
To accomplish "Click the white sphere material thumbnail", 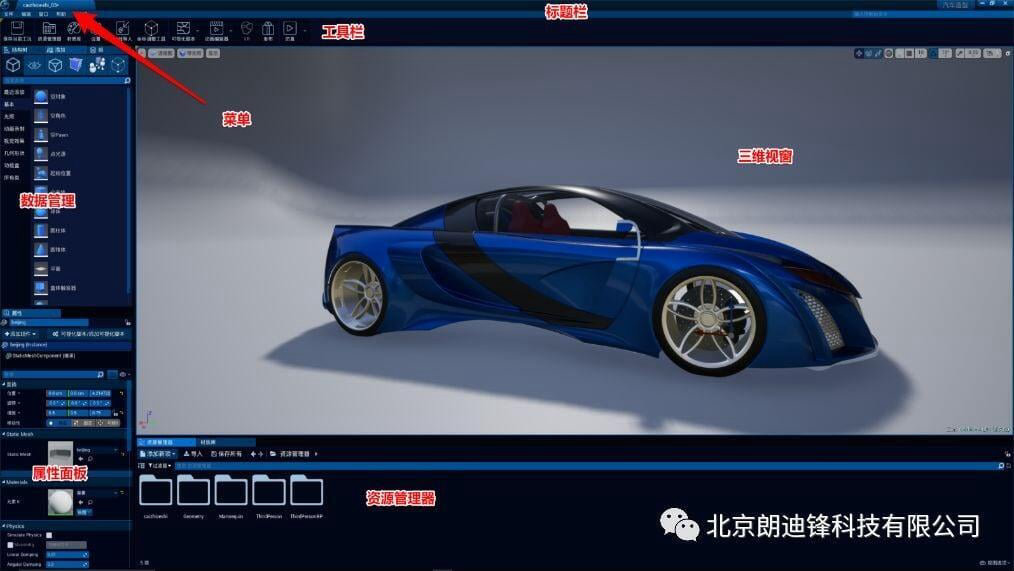I will (60, 501).
